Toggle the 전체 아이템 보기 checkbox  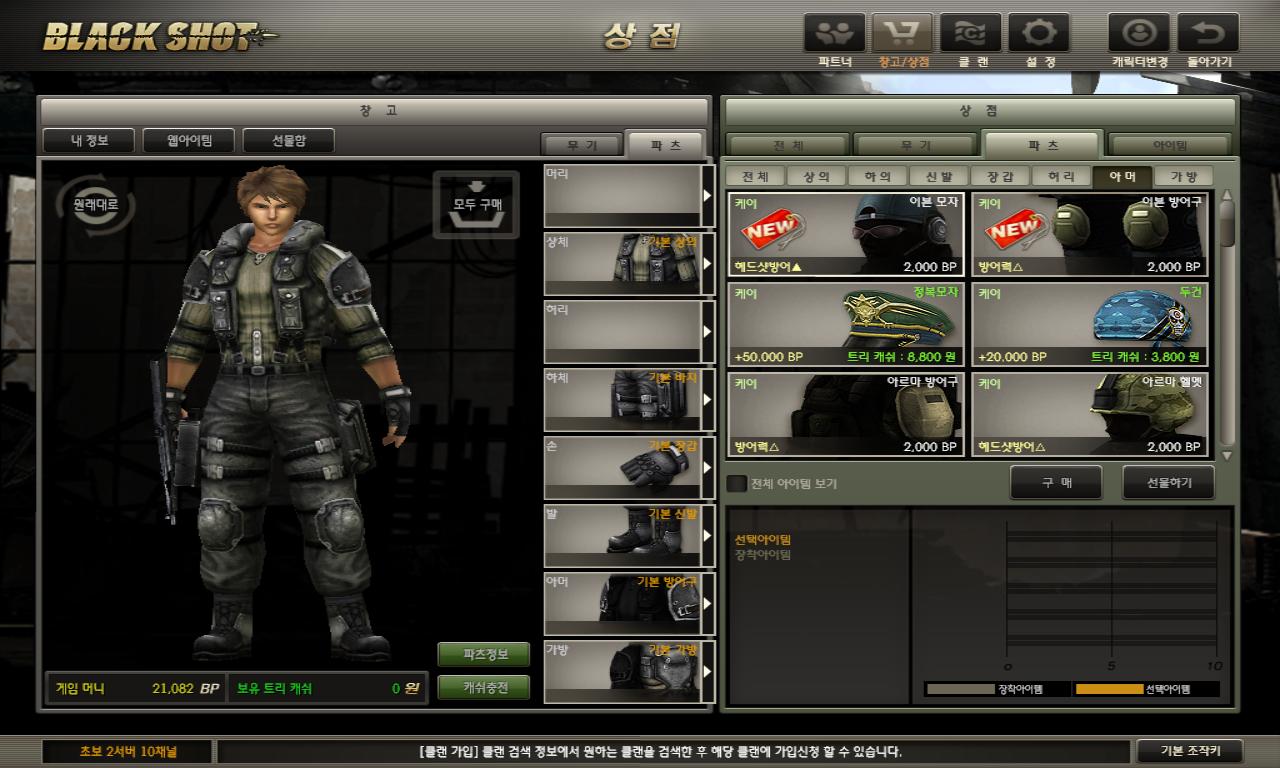pos(736,484)
